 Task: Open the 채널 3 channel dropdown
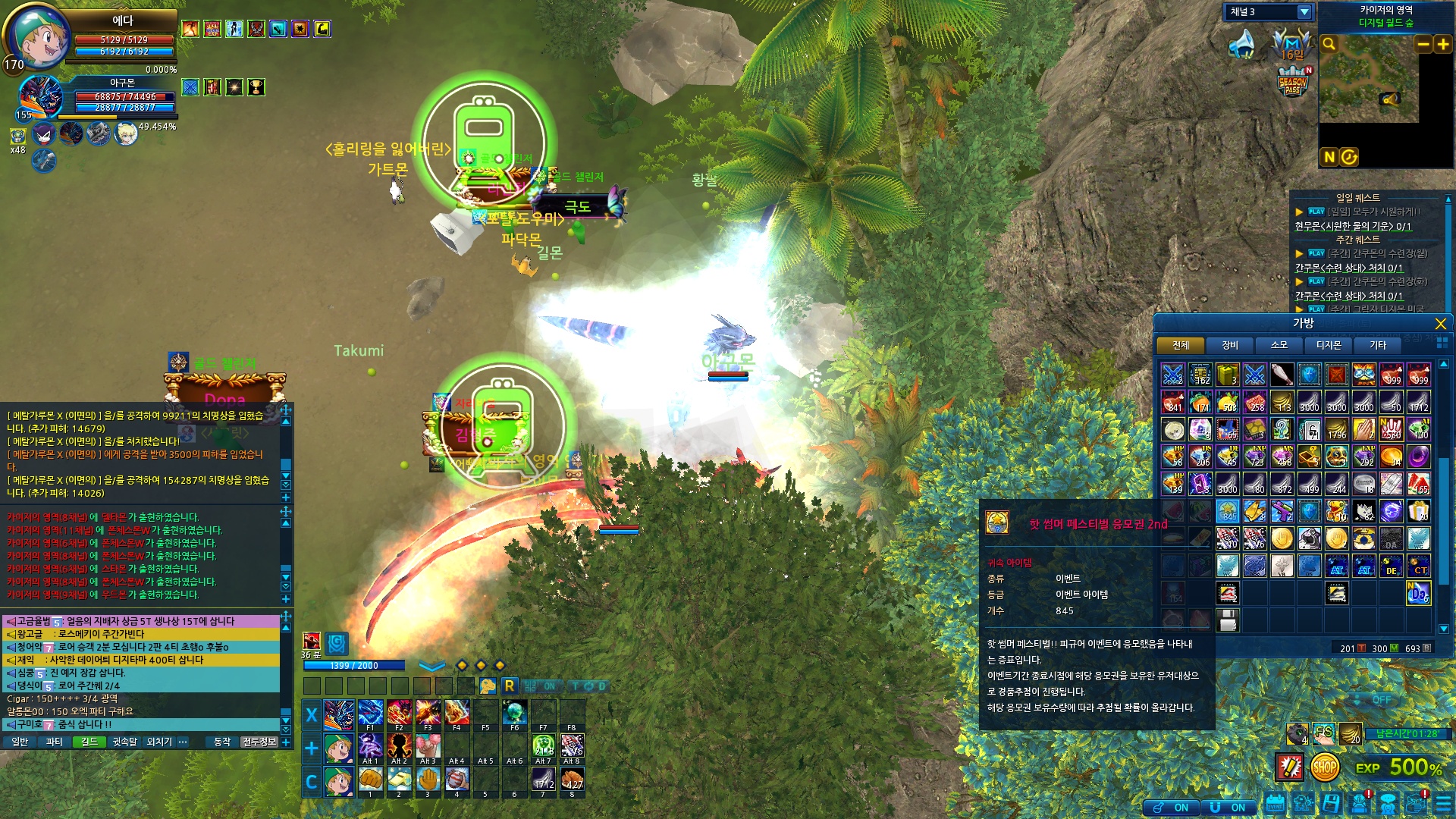[1304, 12]
